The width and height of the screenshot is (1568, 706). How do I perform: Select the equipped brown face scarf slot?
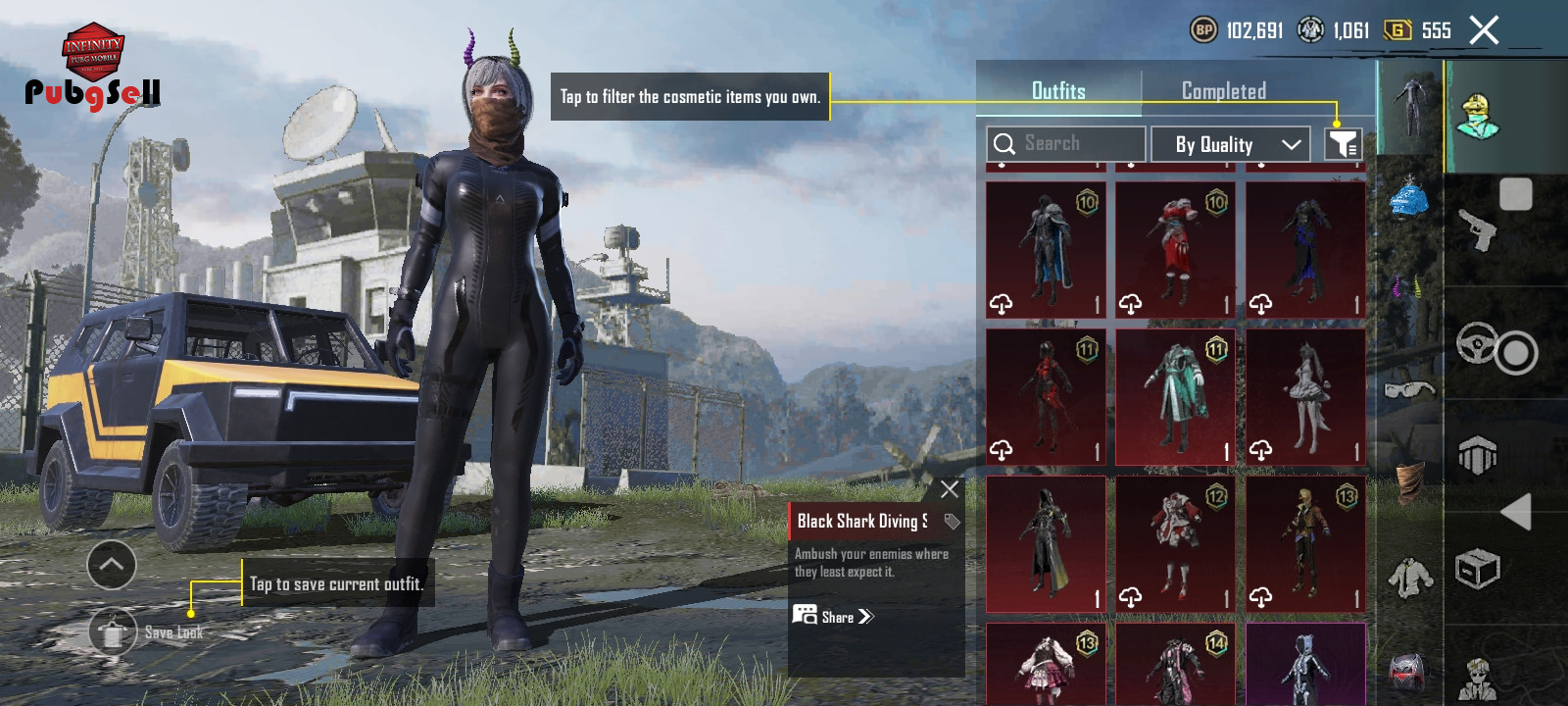(x=1409, y=482)
